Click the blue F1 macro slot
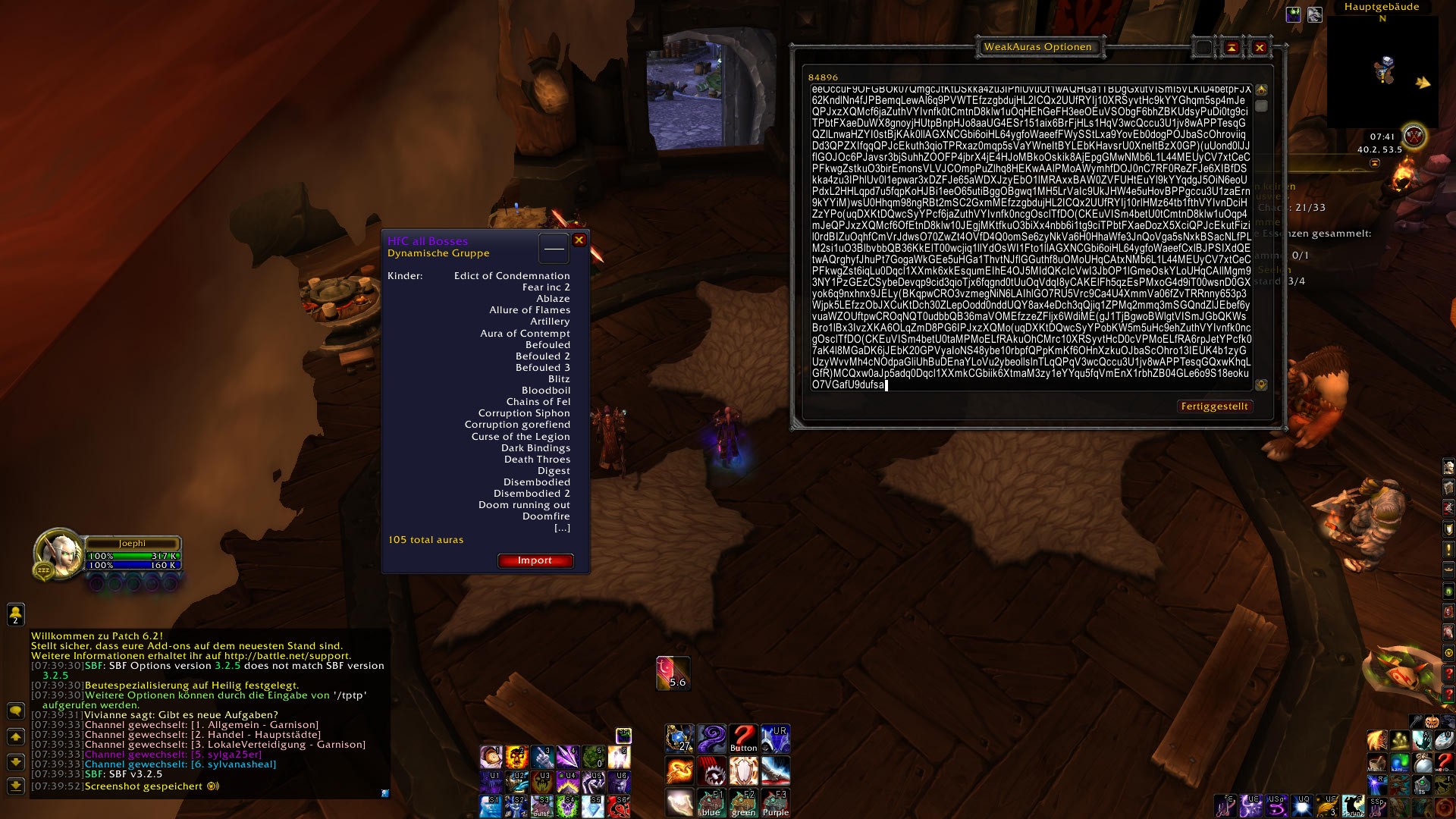The image size is (1456, 819). click(711, 802)
